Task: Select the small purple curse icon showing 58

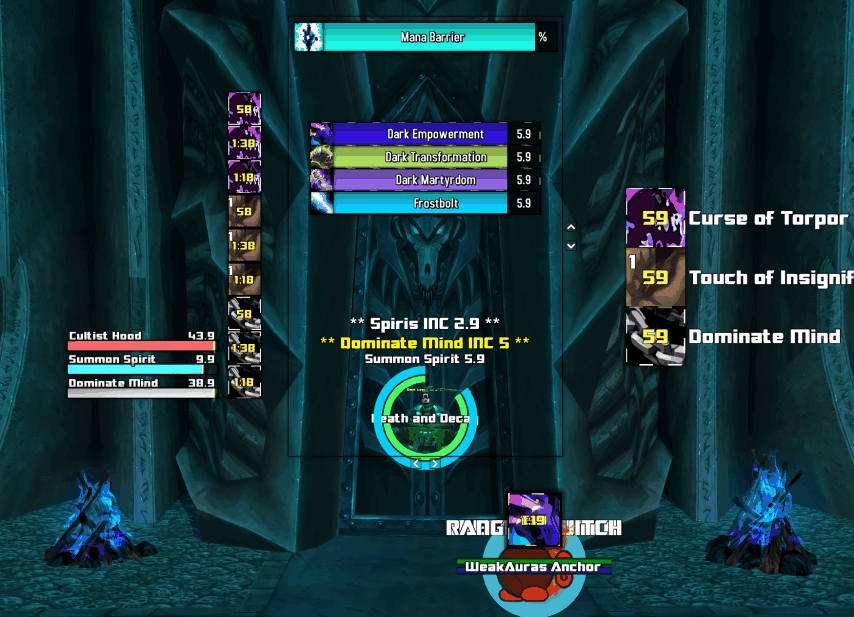Action: [244, 108]
